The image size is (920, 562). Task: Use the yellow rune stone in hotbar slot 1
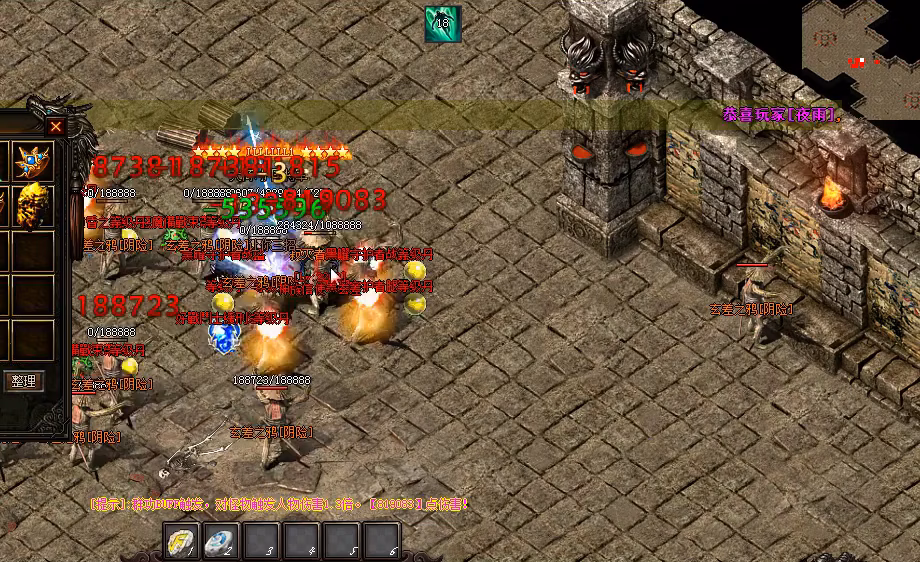point(181,542)
